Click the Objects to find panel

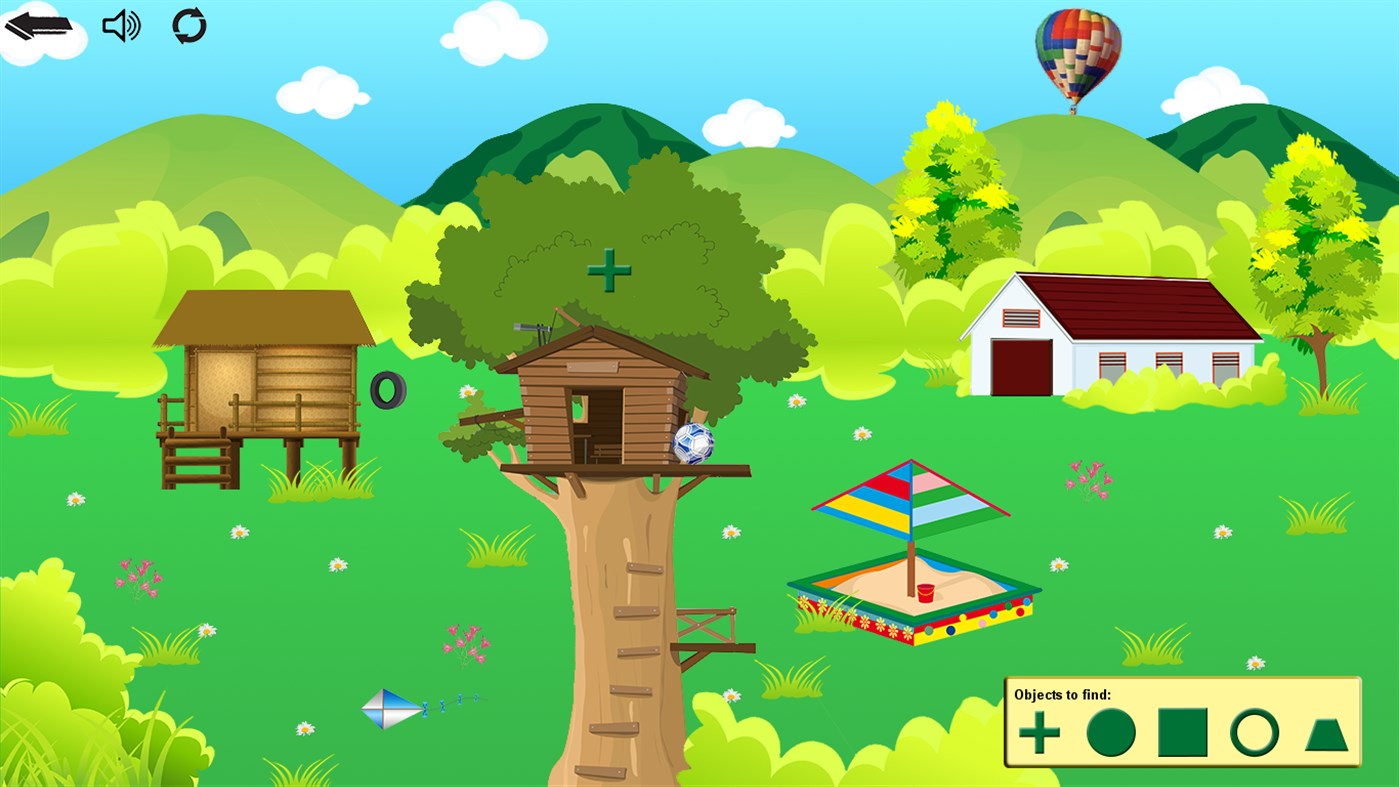(x=1183, y=720)
